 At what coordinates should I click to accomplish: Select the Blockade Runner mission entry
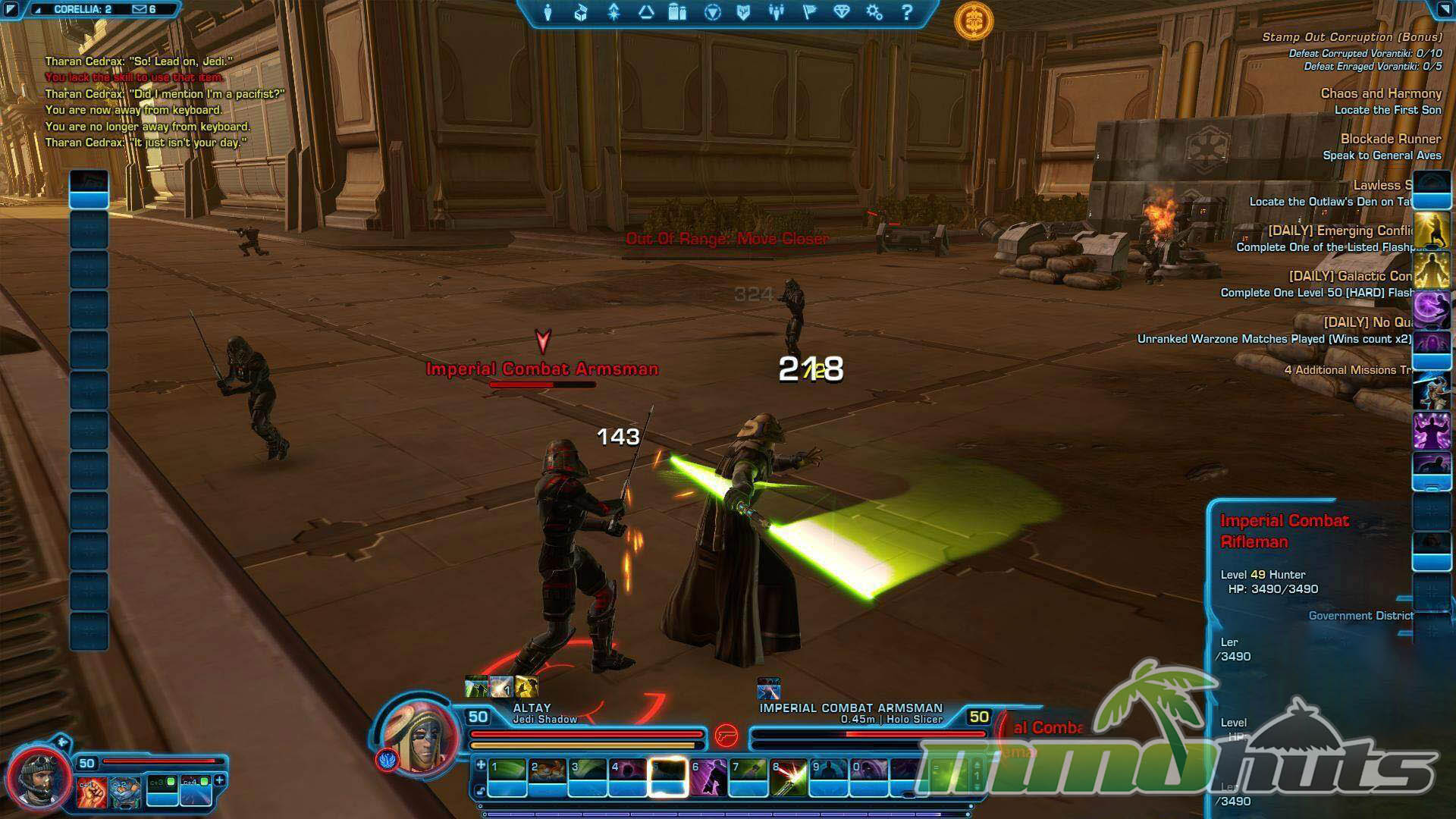pyautogui.click(x=1390, y=139)
